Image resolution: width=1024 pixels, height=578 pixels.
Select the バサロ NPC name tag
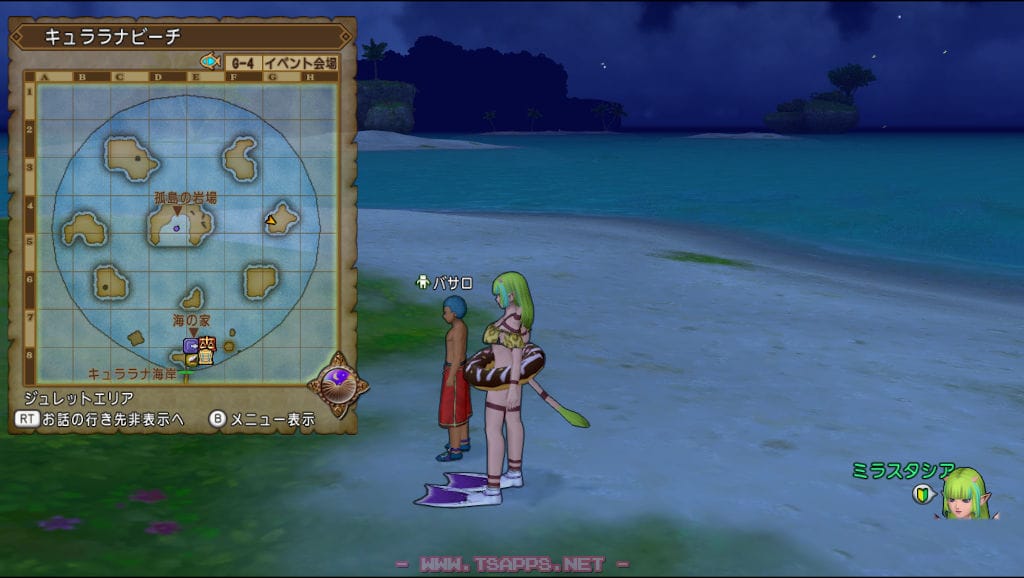pyautogui.click(x=445, y=283)
